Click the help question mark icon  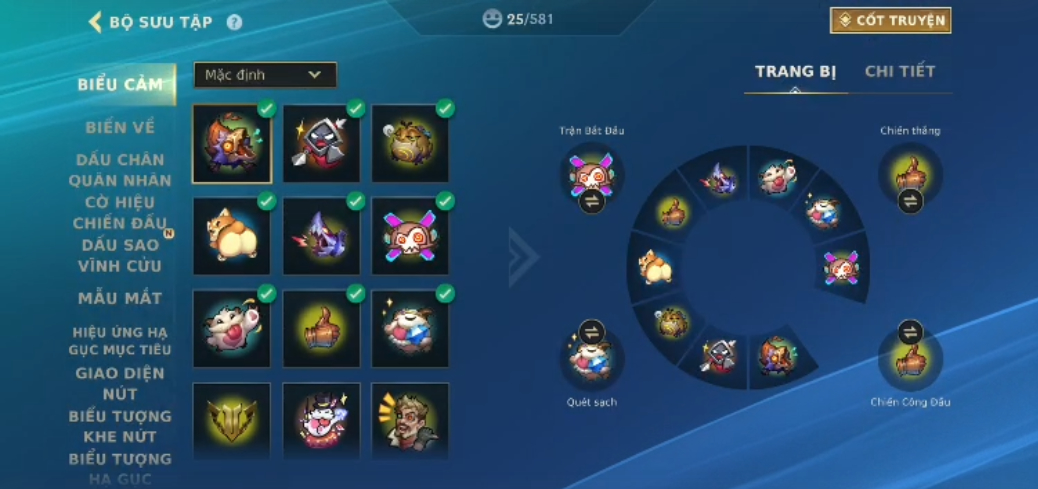pos(234,22)
